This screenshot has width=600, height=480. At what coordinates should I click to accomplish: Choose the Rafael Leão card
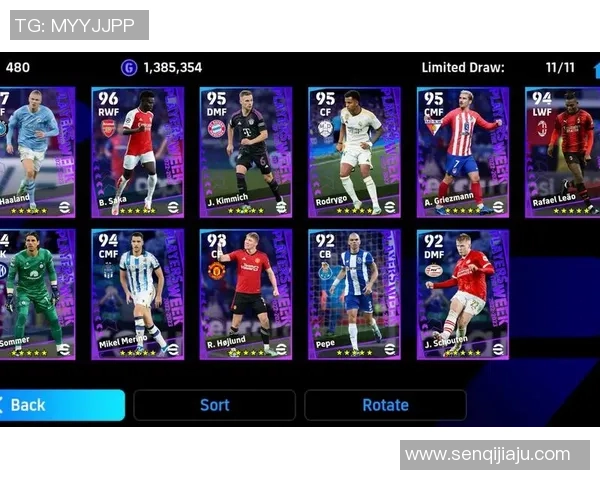tap(561, 151)
